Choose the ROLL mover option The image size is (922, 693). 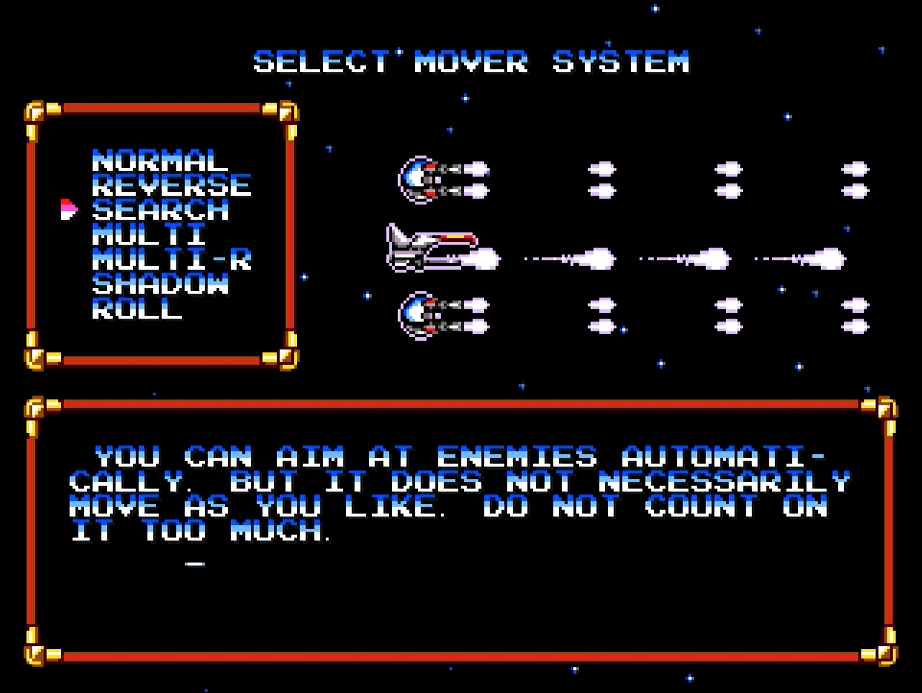tap(137, 309)
